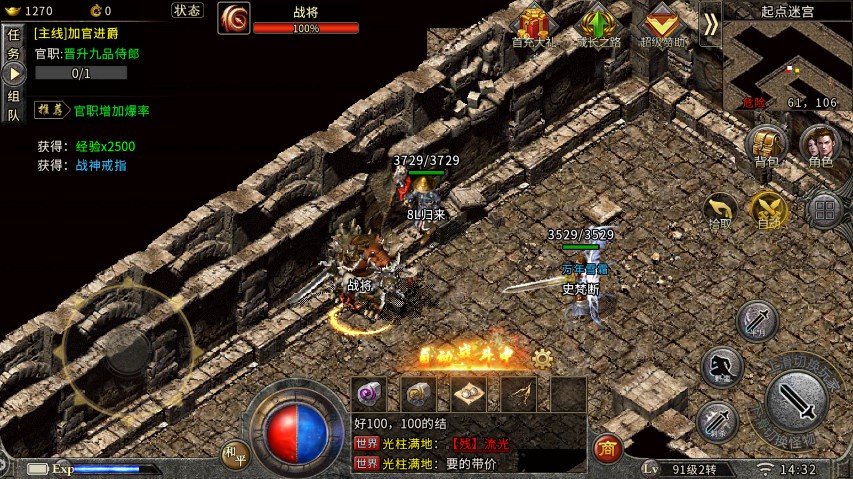Open the 商 shop button
Viewport: 853px width, 479px height.
pos(607,449)
